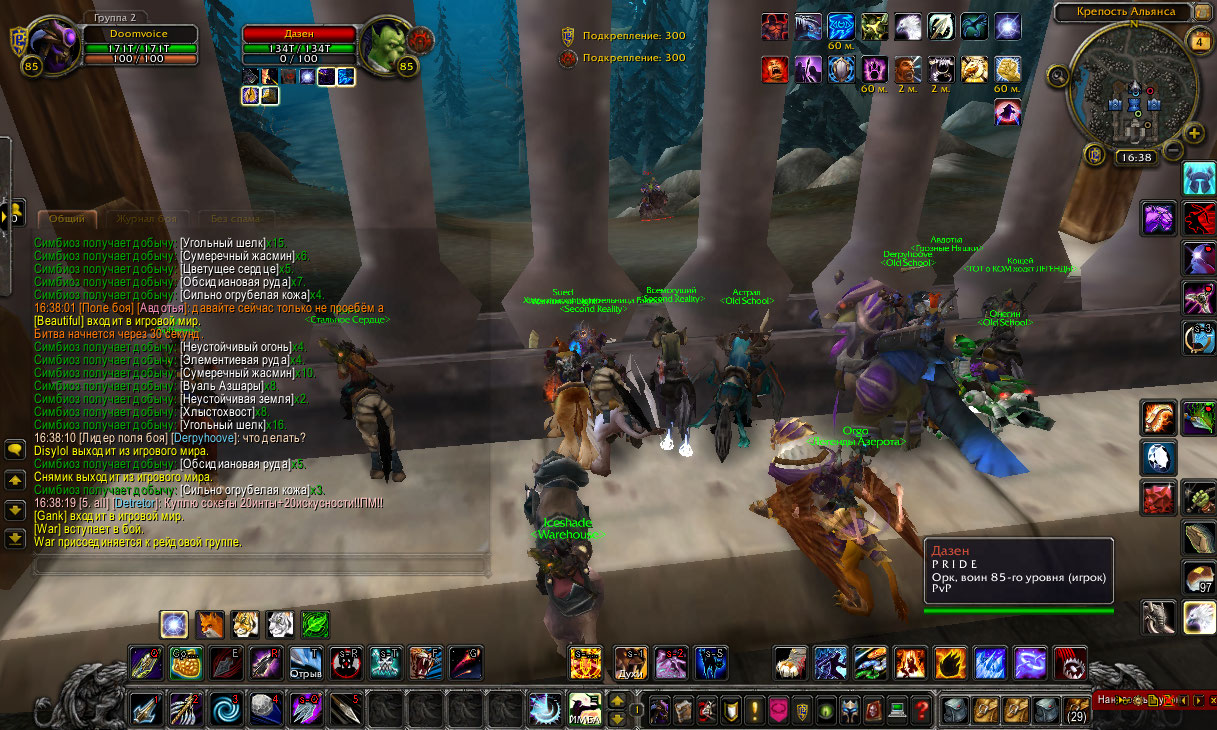Activate the Духи spirit ability
This screenshot has height=730, width=1217.
(x=629, y=662)
